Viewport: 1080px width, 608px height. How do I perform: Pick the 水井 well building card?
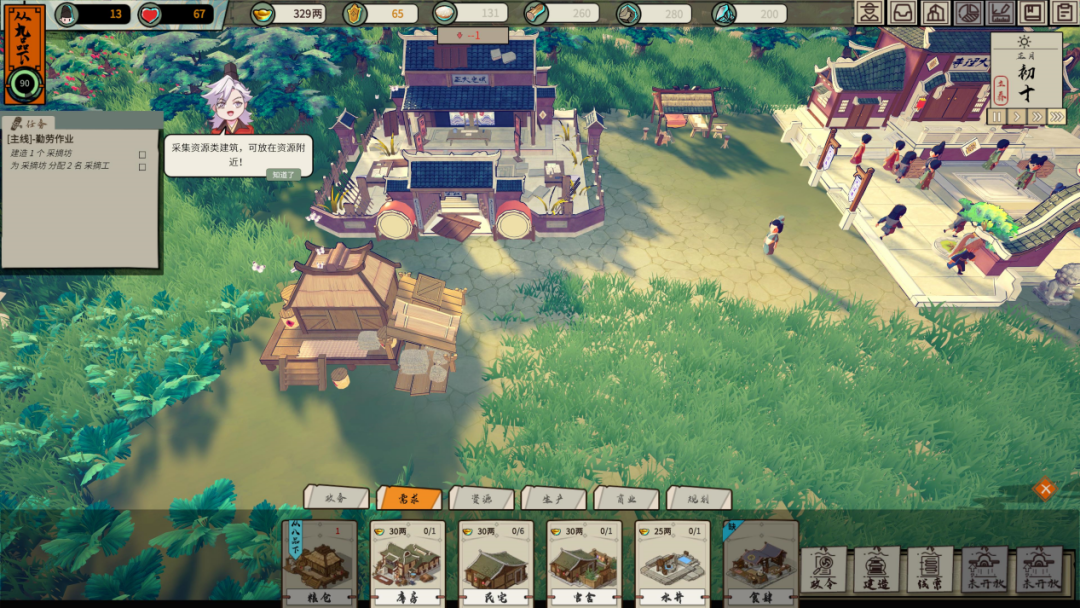pyautogui.click(x=672, y=565)
